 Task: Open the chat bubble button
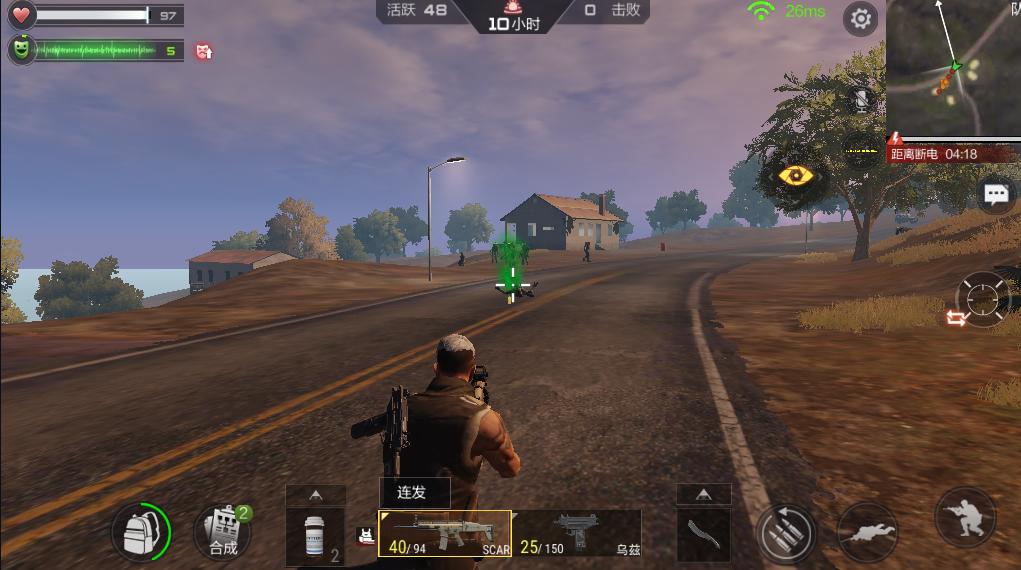coord(996,194)
